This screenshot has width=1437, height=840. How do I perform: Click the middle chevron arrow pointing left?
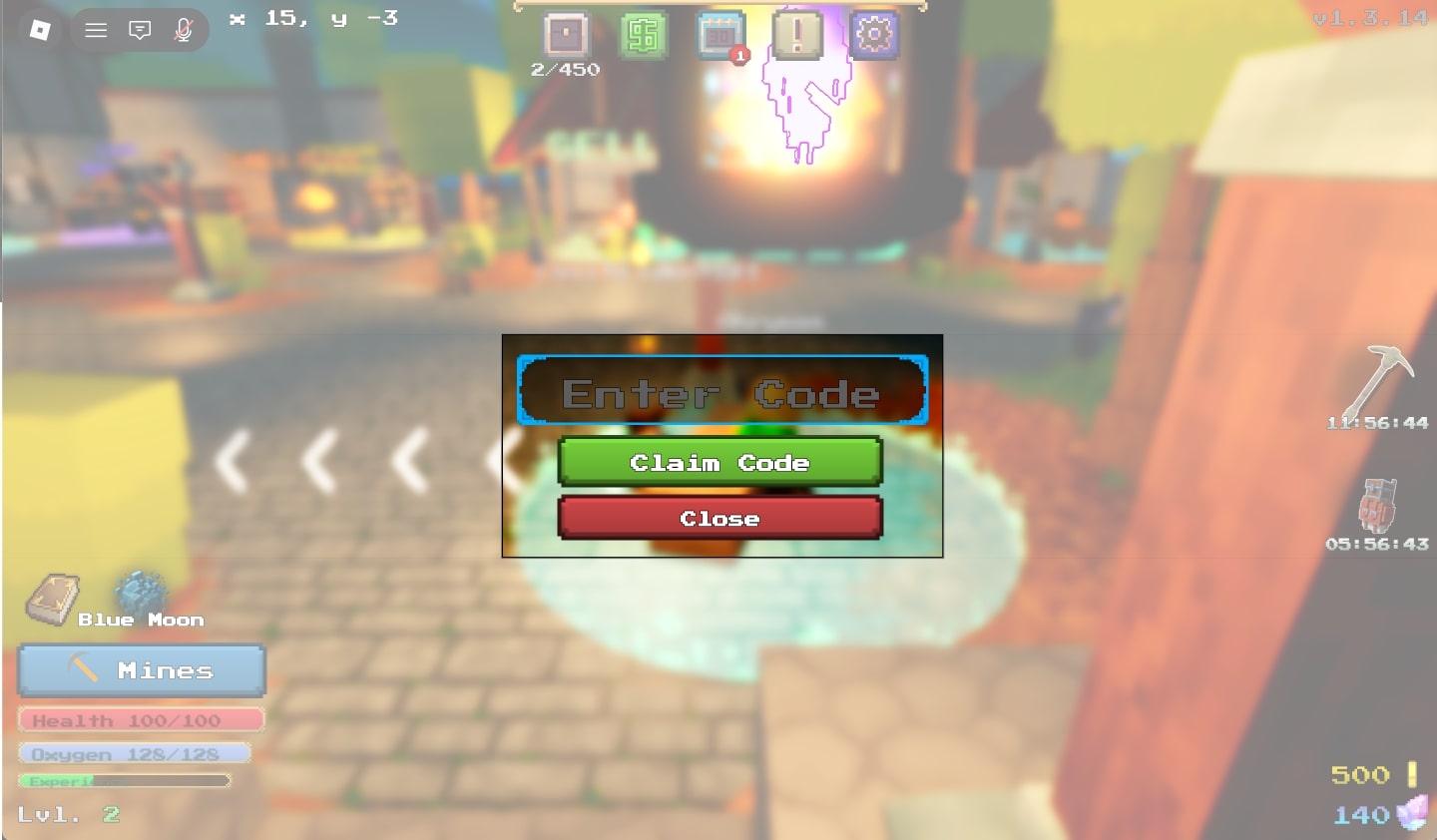pyautogui.click(x=321, y=459)
